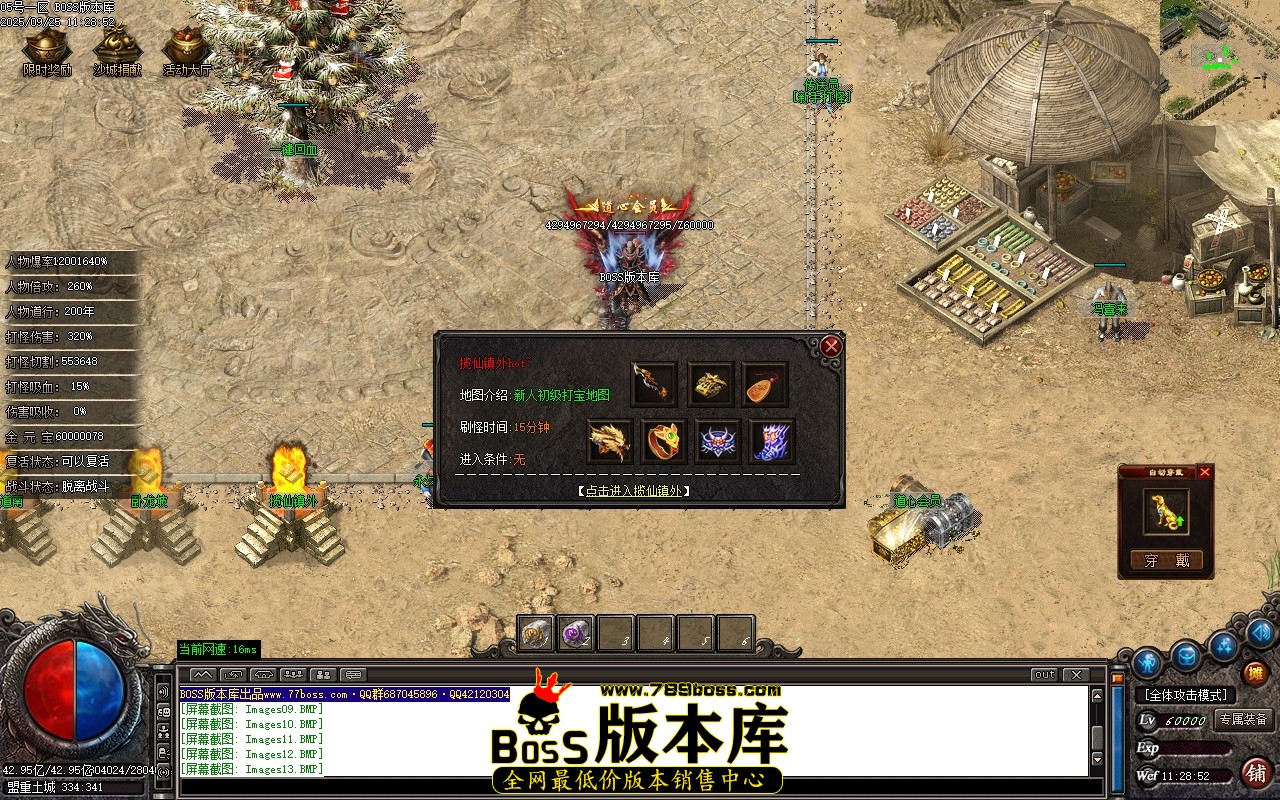This screenshot has height=800, width=1280.
Task: Open the character info orb icon
Action: pos(1146,661)
